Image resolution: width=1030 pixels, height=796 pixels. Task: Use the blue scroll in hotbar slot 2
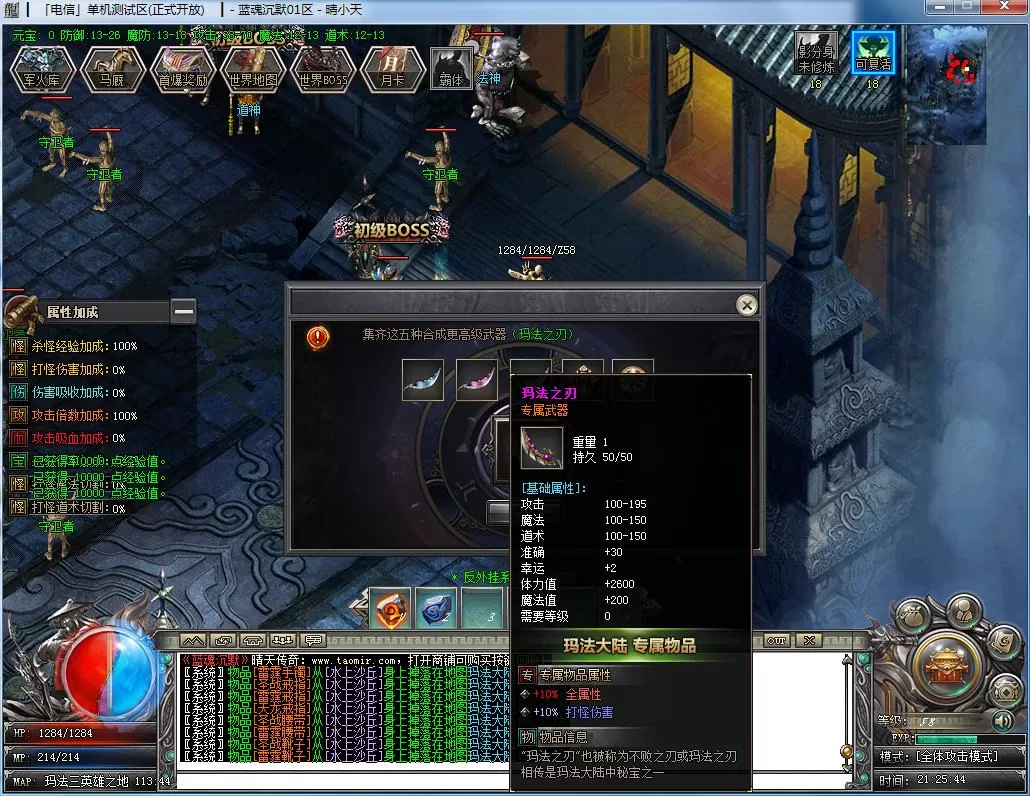pyautogui.click(x=436, y=608)
